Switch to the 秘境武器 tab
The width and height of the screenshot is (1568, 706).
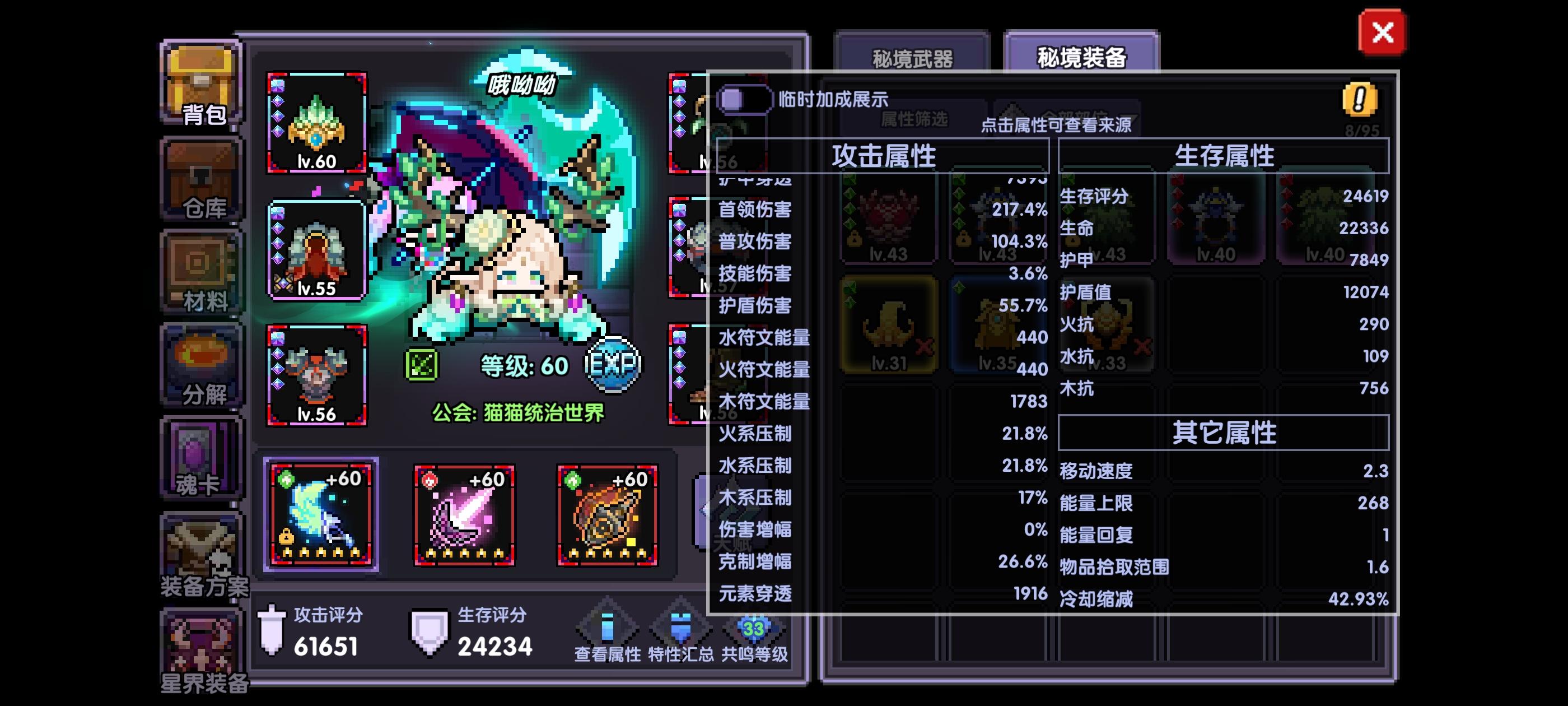pyautogui.click(x=913, y=57)
